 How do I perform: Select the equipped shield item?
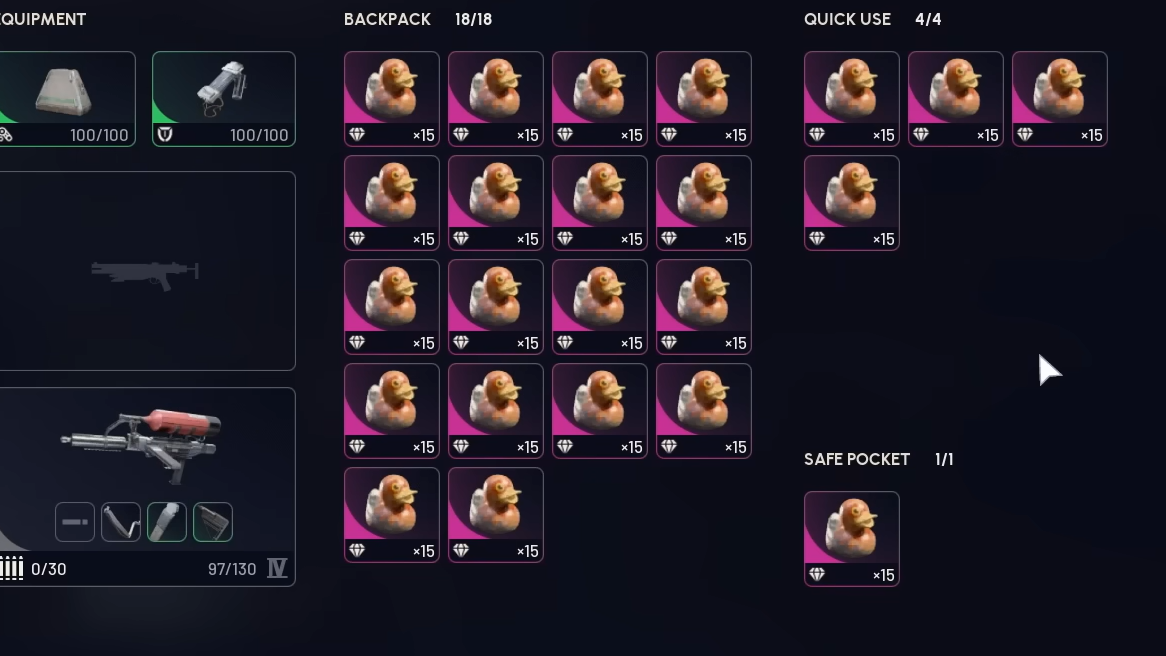tap(223, 98)
